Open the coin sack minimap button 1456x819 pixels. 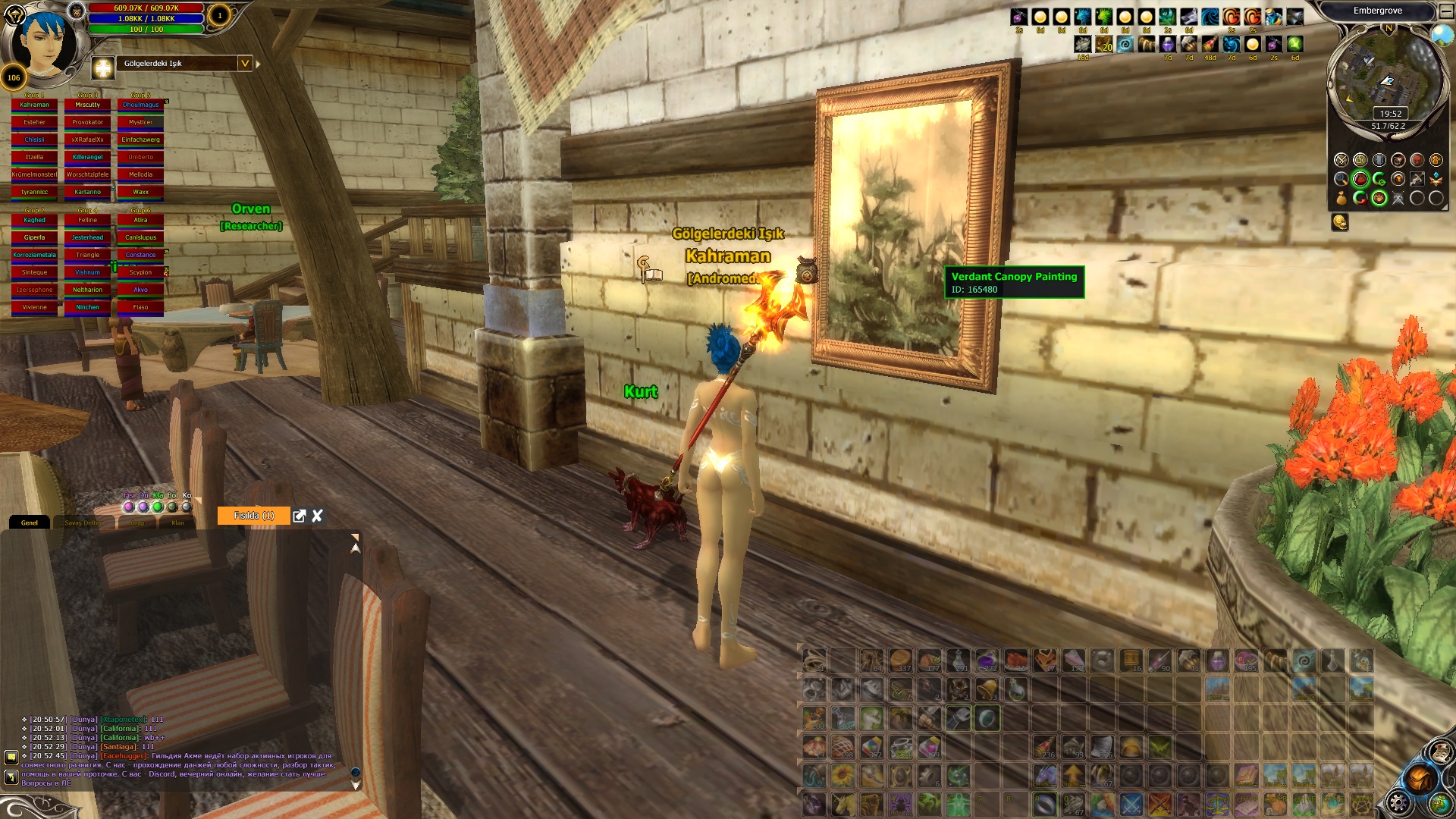point(1341,199)
